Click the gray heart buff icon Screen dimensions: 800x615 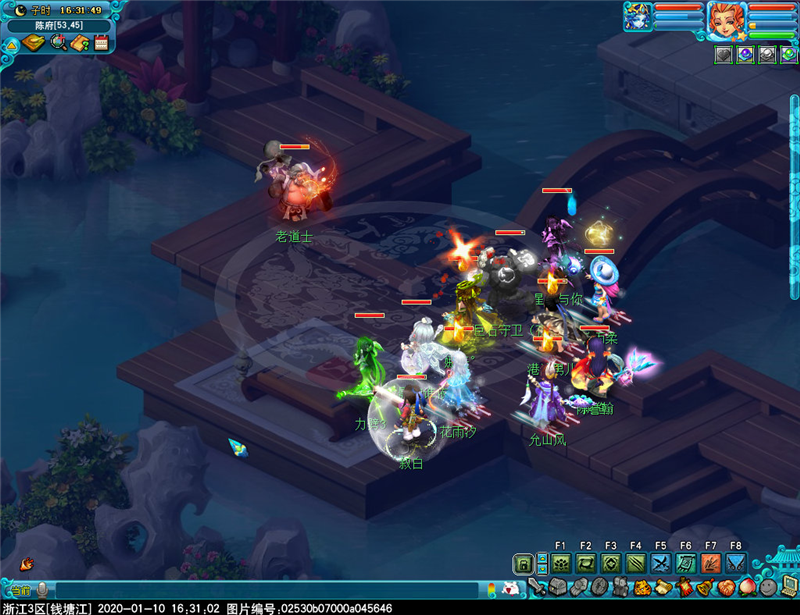click(x=724, y=55)
